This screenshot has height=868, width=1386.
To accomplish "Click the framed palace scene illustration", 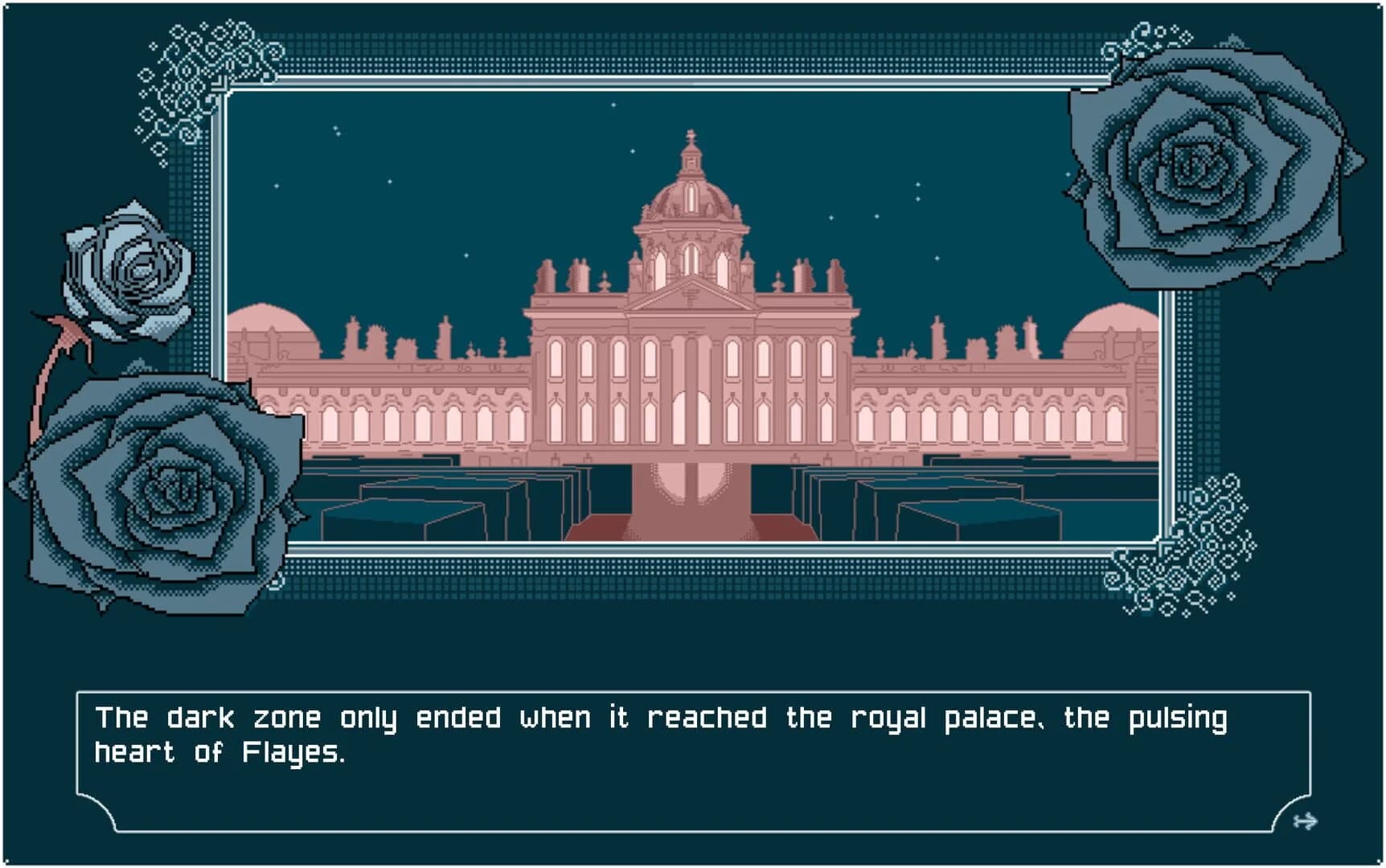I will click(691, 321).
